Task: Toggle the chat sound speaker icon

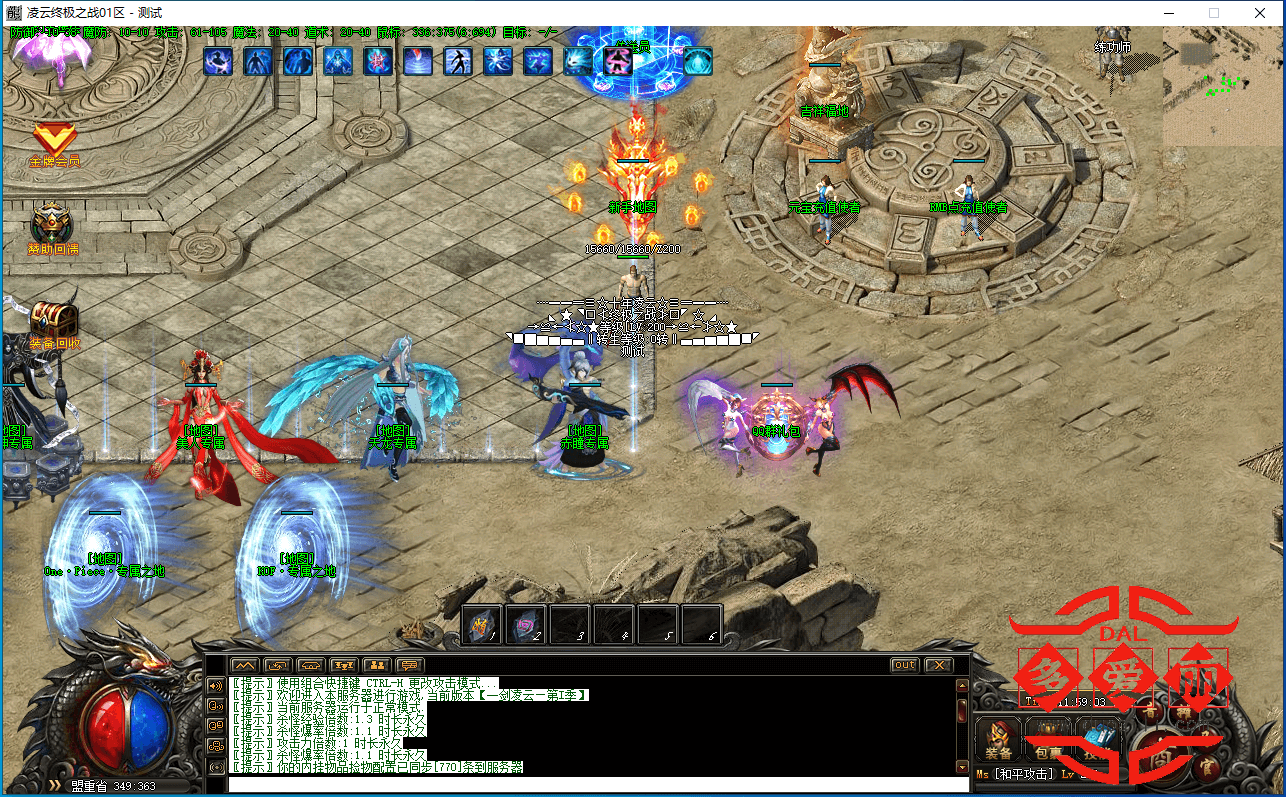Action: (x=215, y=686)
